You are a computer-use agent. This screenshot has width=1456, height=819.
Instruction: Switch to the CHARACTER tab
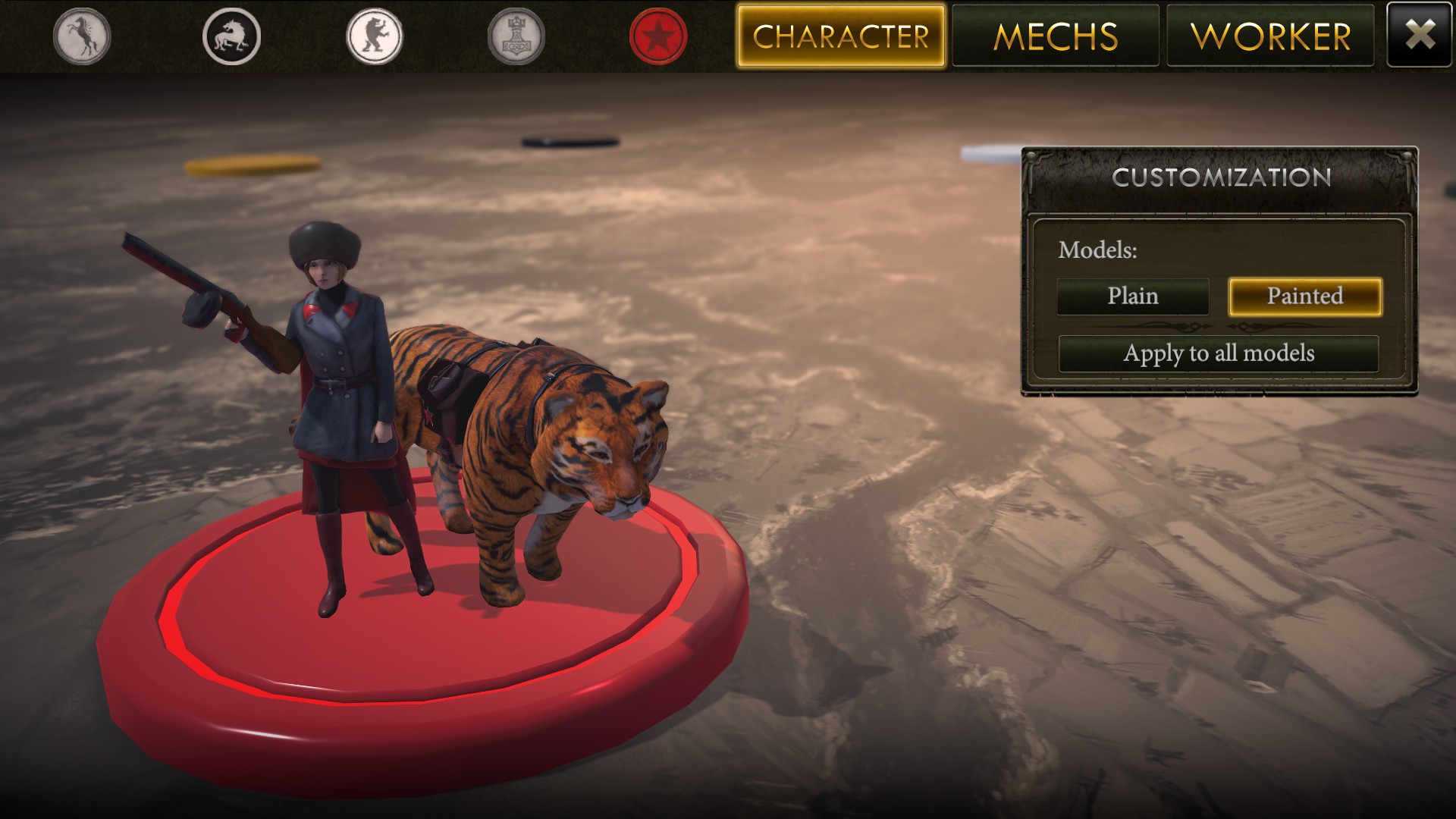click(841, 35)
